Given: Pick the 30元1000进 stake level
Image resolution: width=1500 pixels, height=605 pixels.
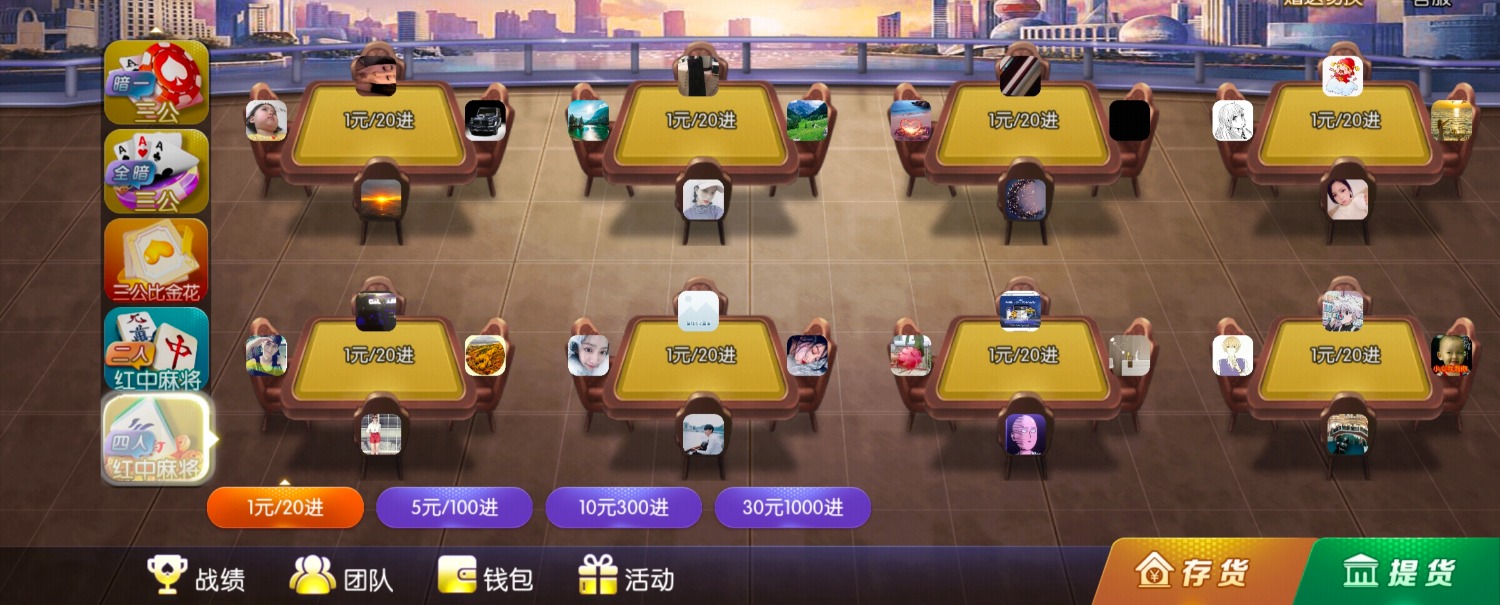Looking at the screenshot, I should pyautogui.click(x=792, y=507).
